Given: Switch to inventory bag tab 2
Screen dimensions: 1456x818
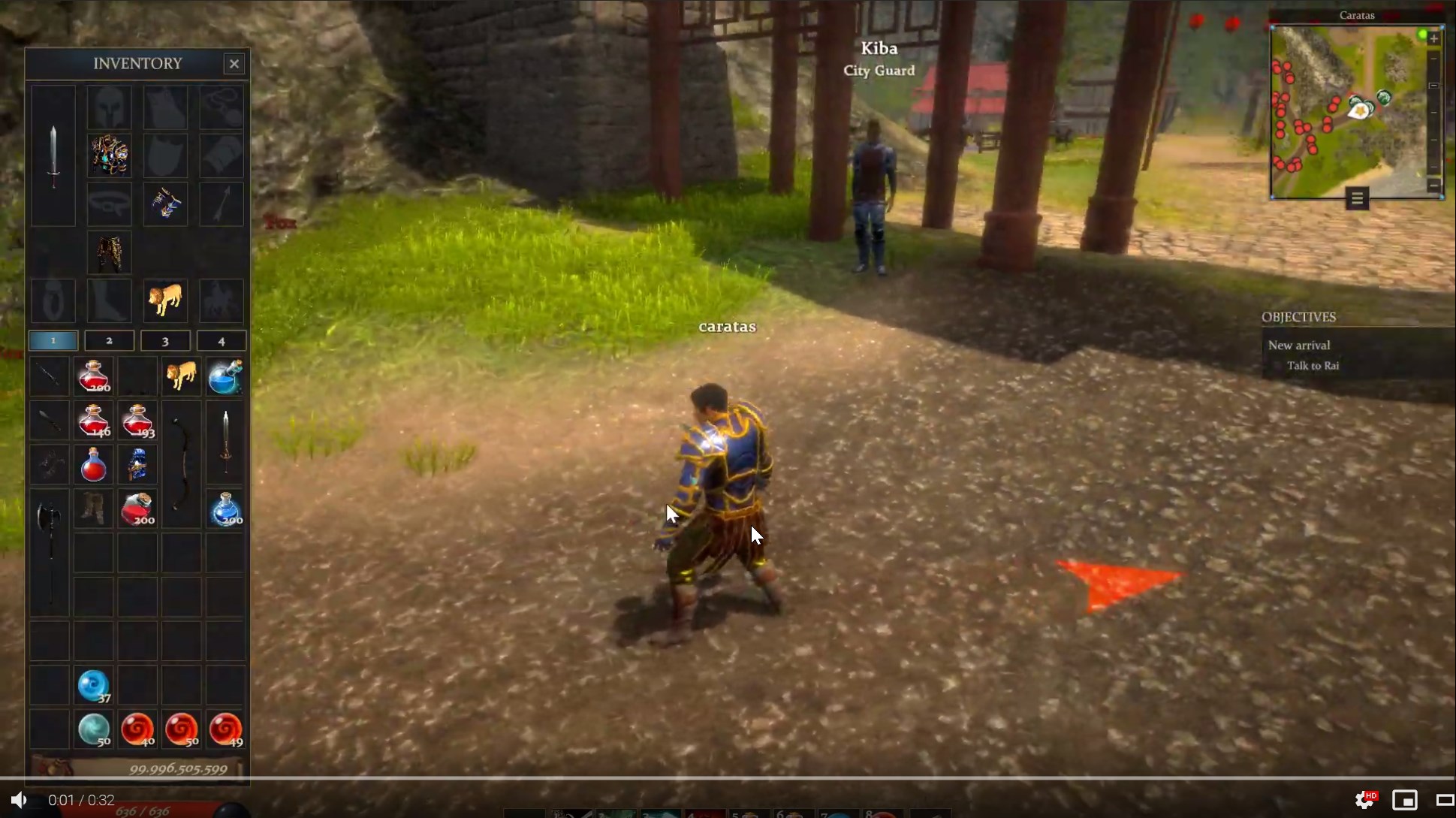Looking at the screenshot, I should tap(110, 340).
